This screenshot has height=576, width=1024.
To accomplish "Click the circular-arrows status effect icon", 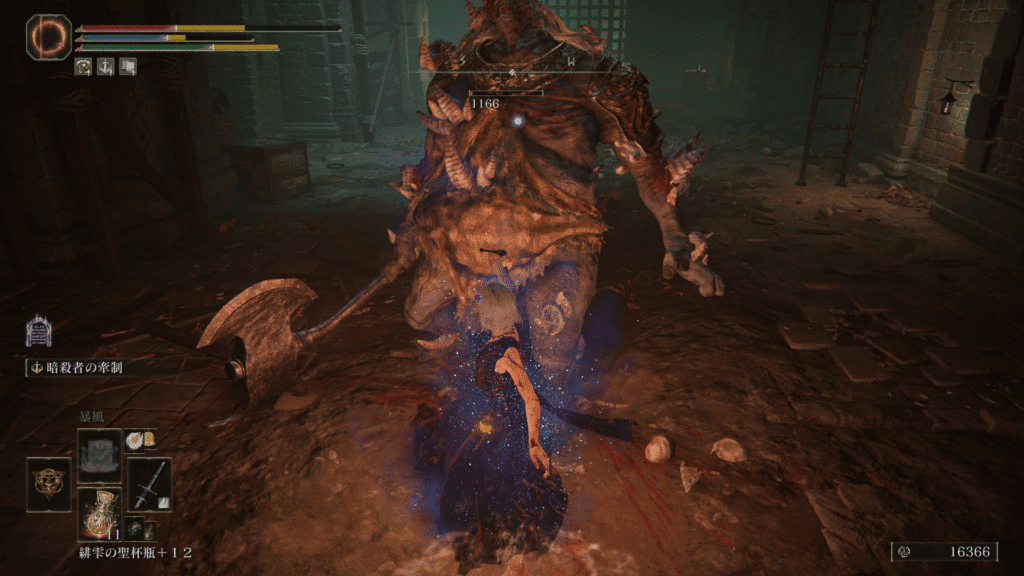I will tap(84, 67).
